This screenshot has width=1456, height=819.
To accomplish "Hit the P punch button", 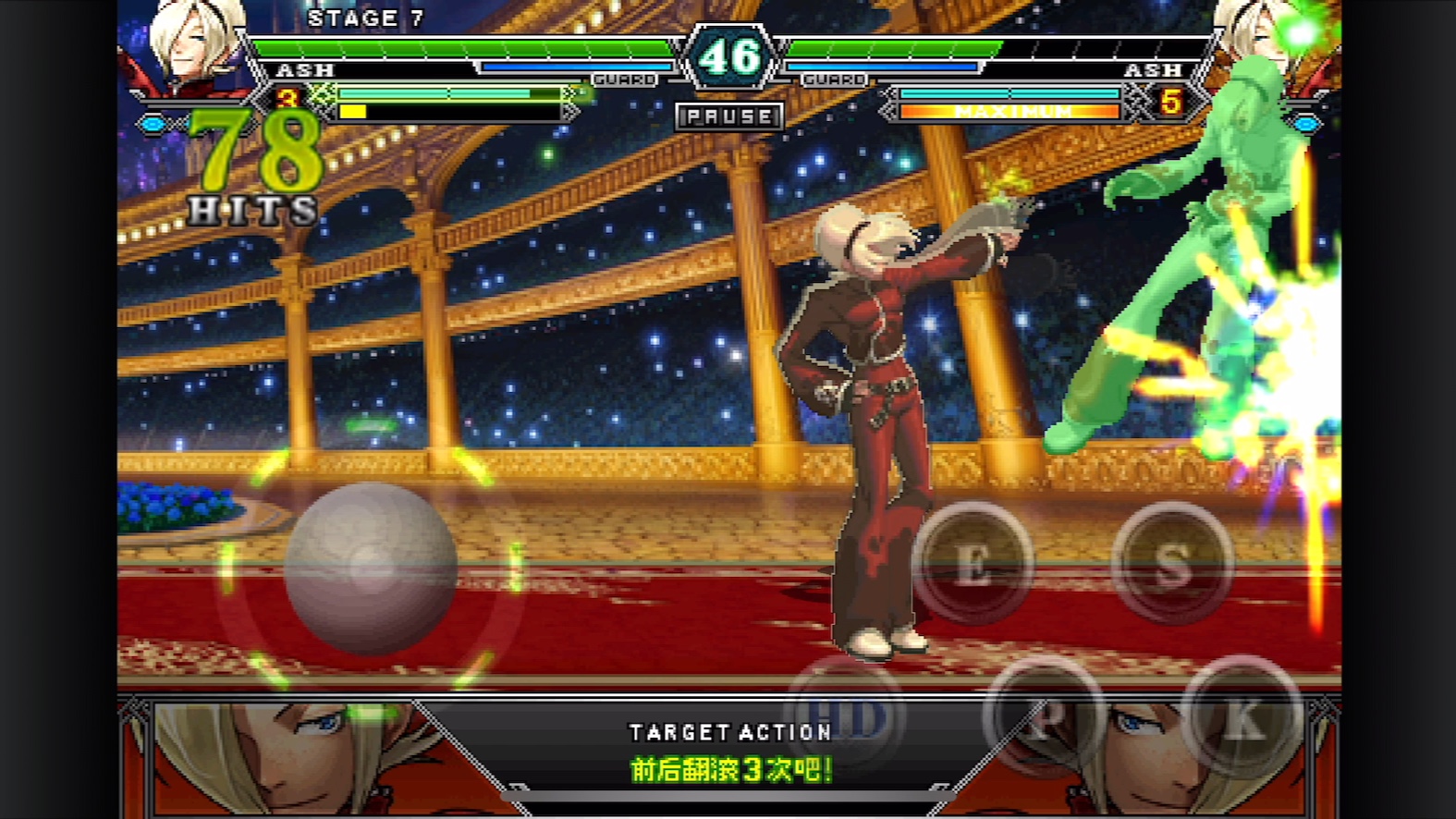I will [1045, 718].
